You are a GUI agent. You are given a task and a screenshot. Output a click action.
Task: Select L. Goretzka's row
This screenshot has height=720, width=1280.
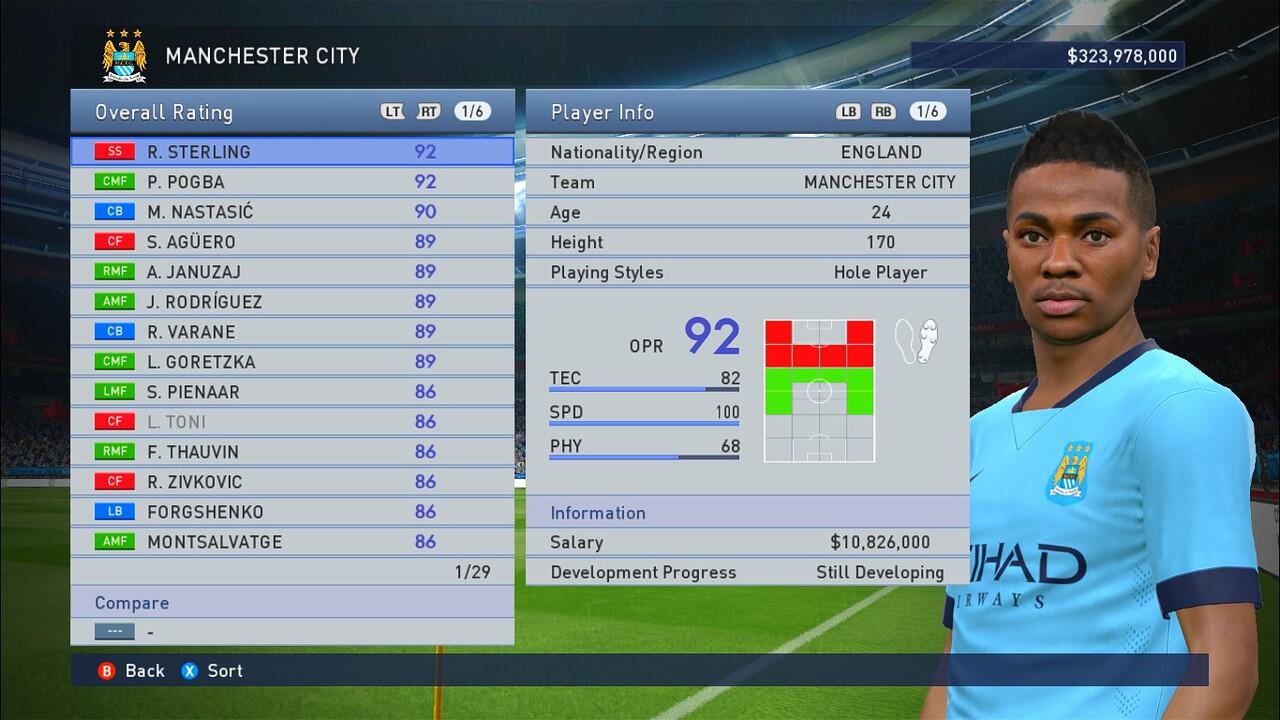pyautogui.click(x=292, y=362)
